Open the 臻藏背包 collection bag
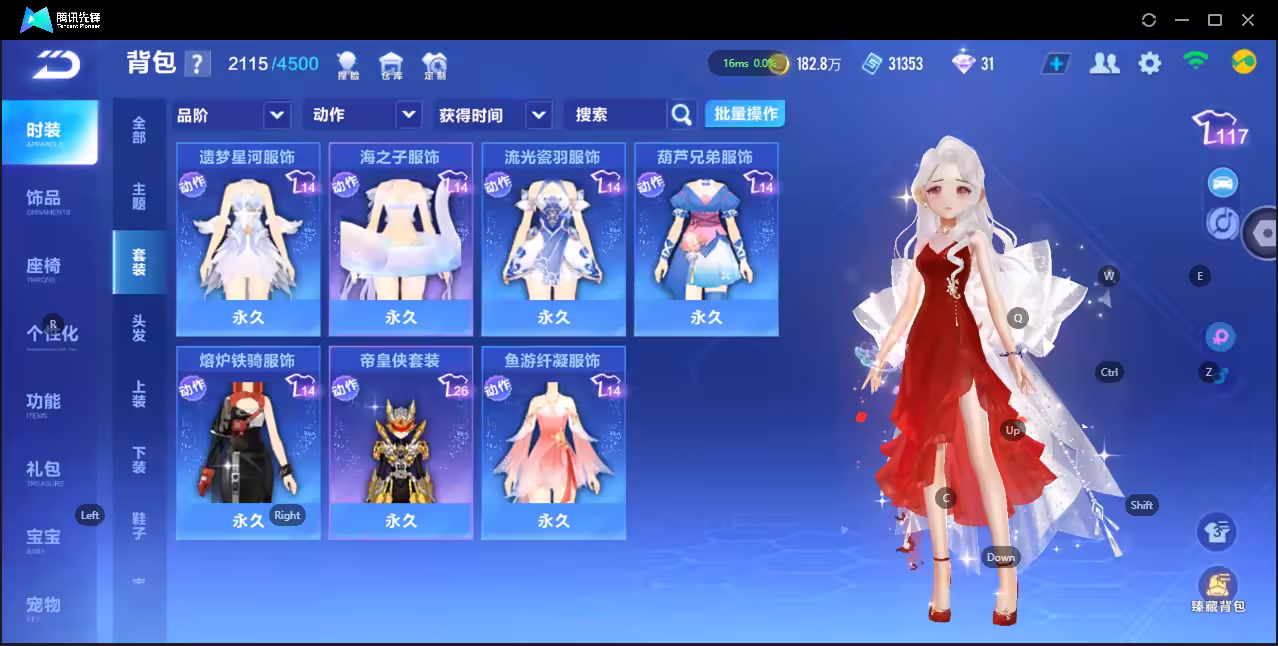This screenshot has height=646, width=1278. pos(1217,590)
